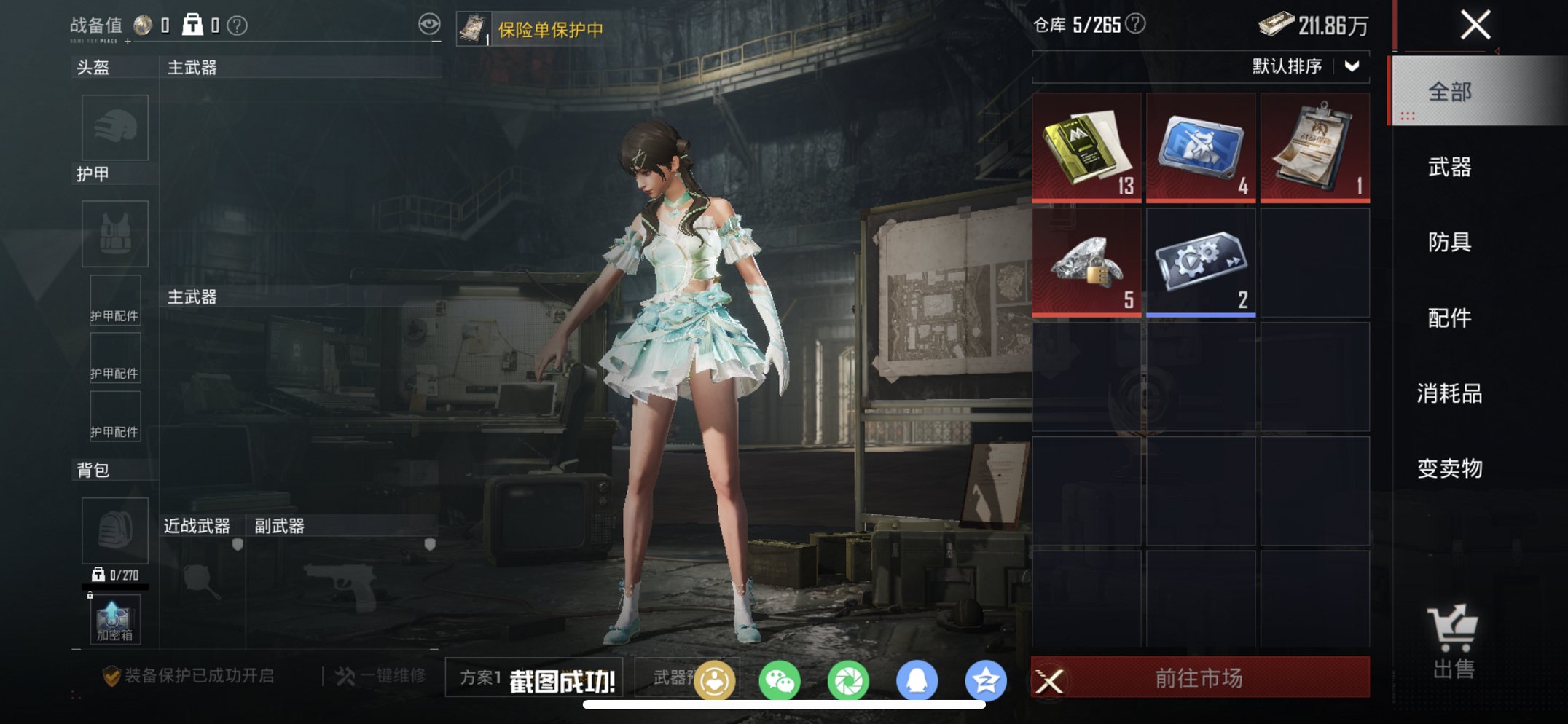
Task: Select the diamond item with 5 count
Action: [1085, 261]
